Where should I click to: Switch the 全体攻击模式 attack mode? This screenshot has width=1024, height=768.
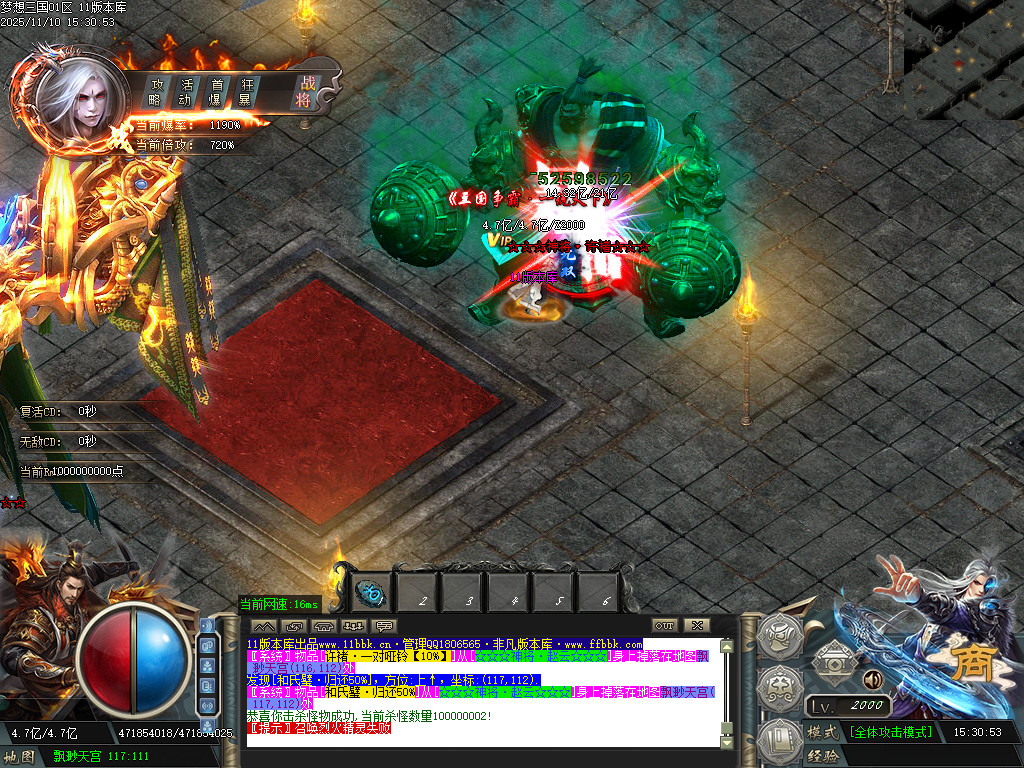890,732
